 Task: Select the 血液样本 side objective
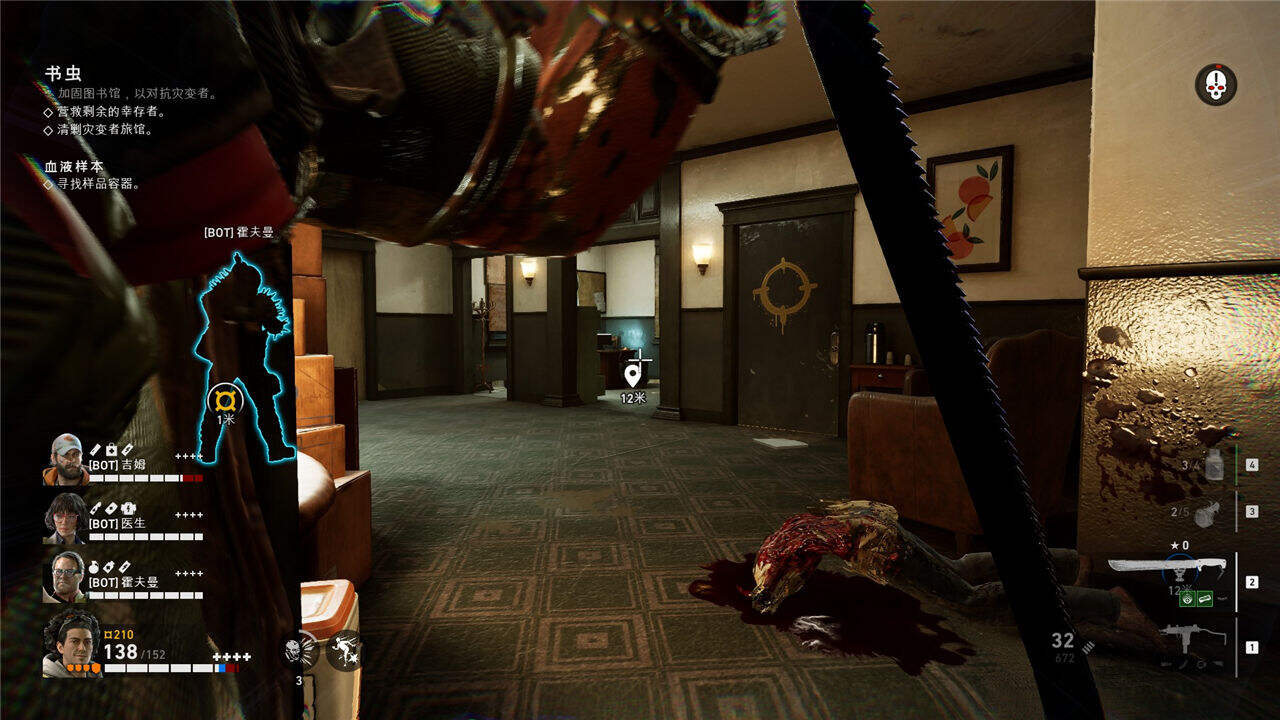coord(73,166)
